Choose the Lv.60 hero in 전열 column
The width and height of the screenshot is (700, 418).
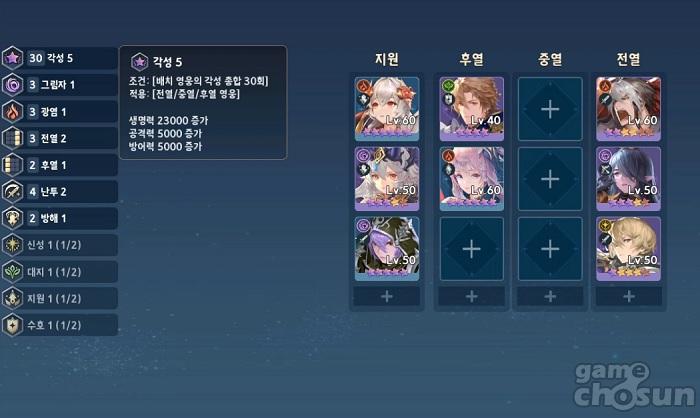(x=628, y=108)
